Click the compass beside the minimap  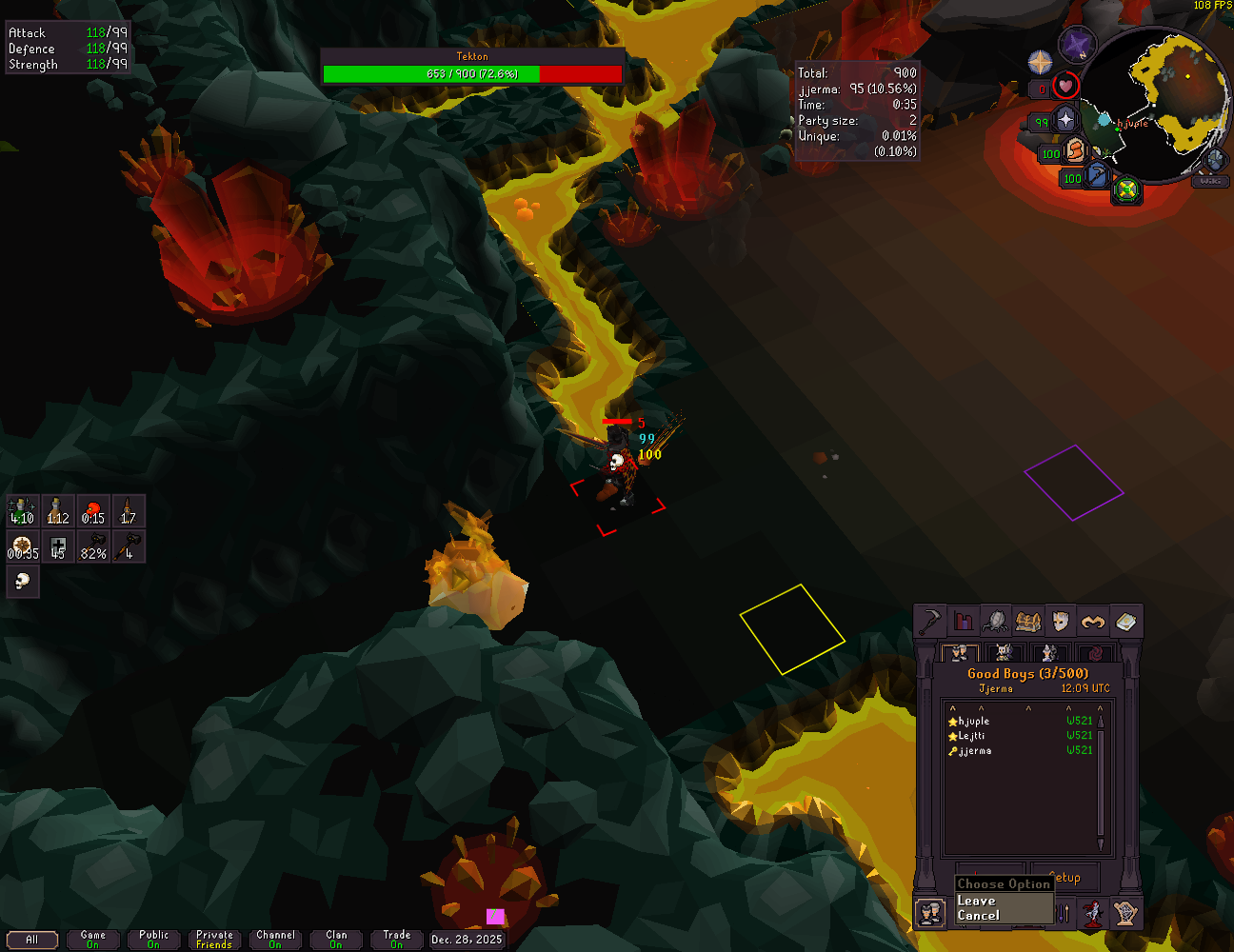[x=1041, y=63]
